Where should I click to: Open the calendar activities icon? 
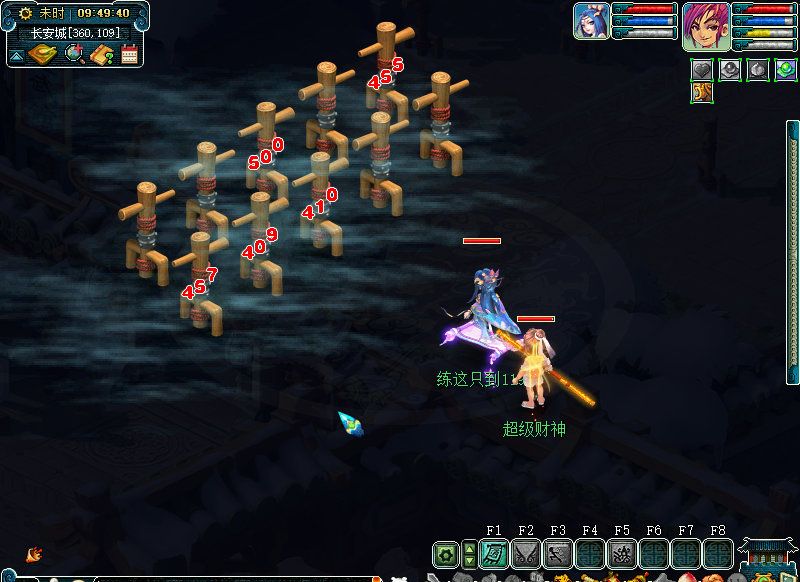129,54
